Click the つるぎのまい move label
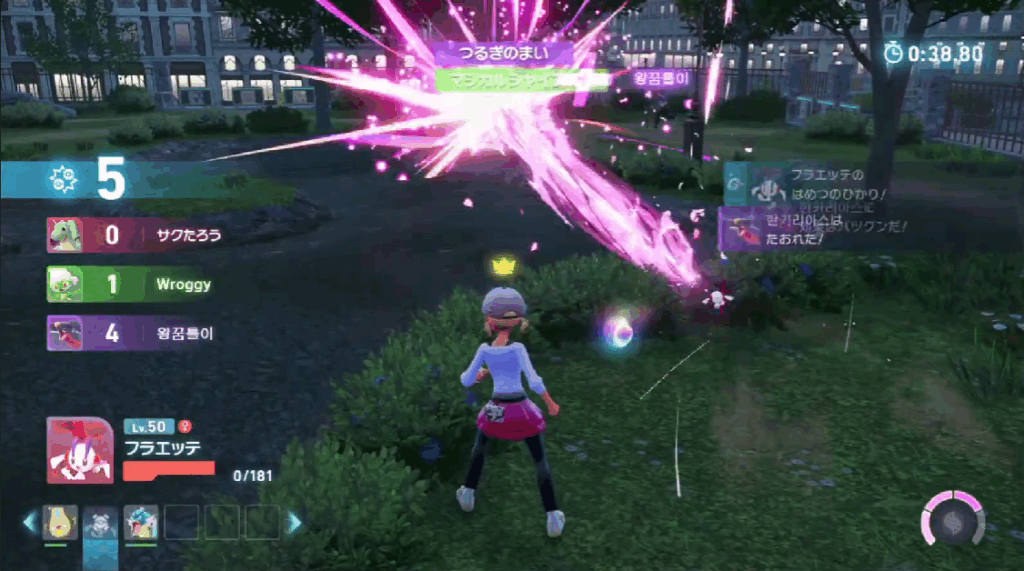 (503, 53)
